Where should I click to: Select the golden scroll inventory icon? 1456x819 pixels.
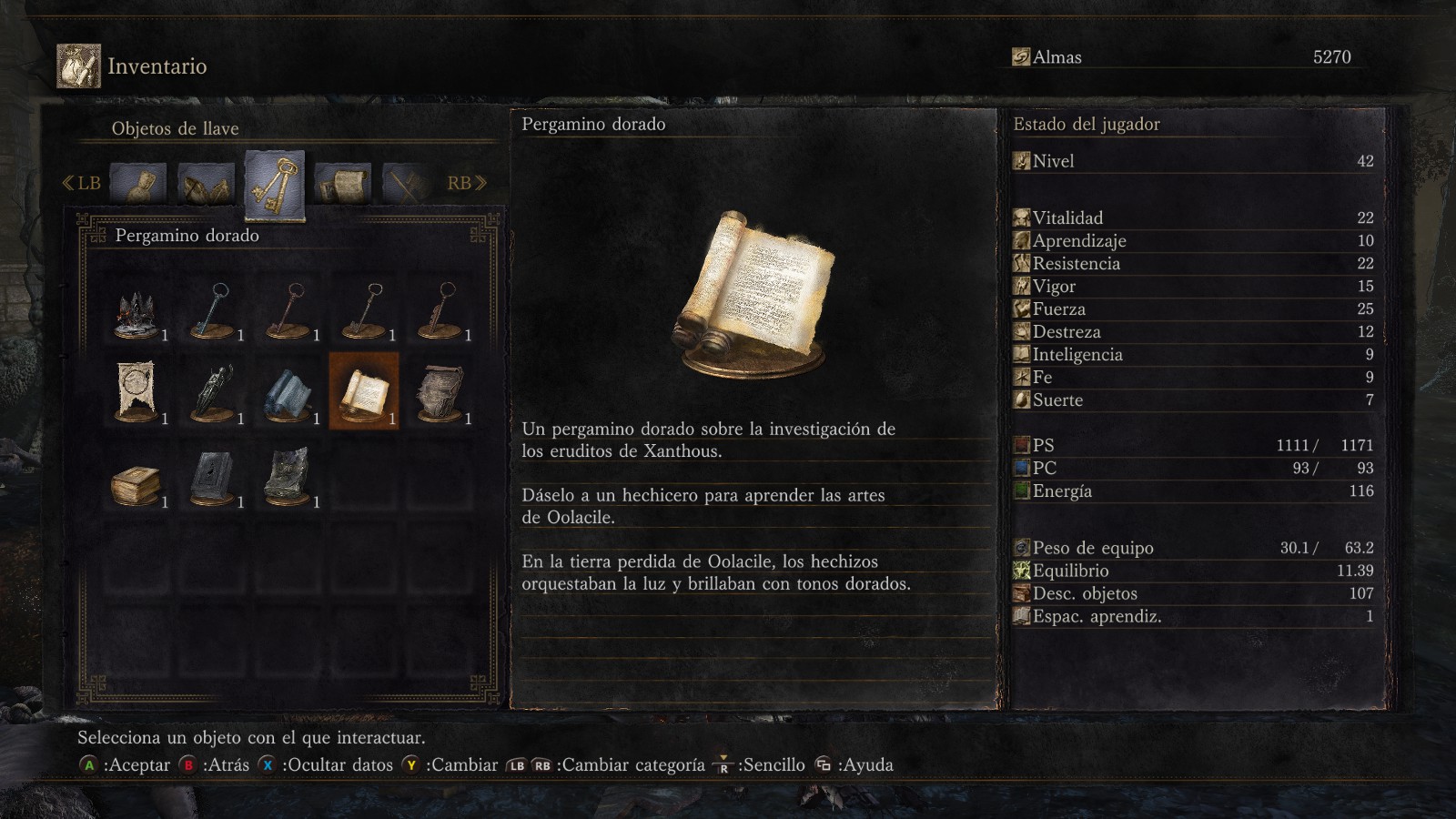click(x=364, y=391)
